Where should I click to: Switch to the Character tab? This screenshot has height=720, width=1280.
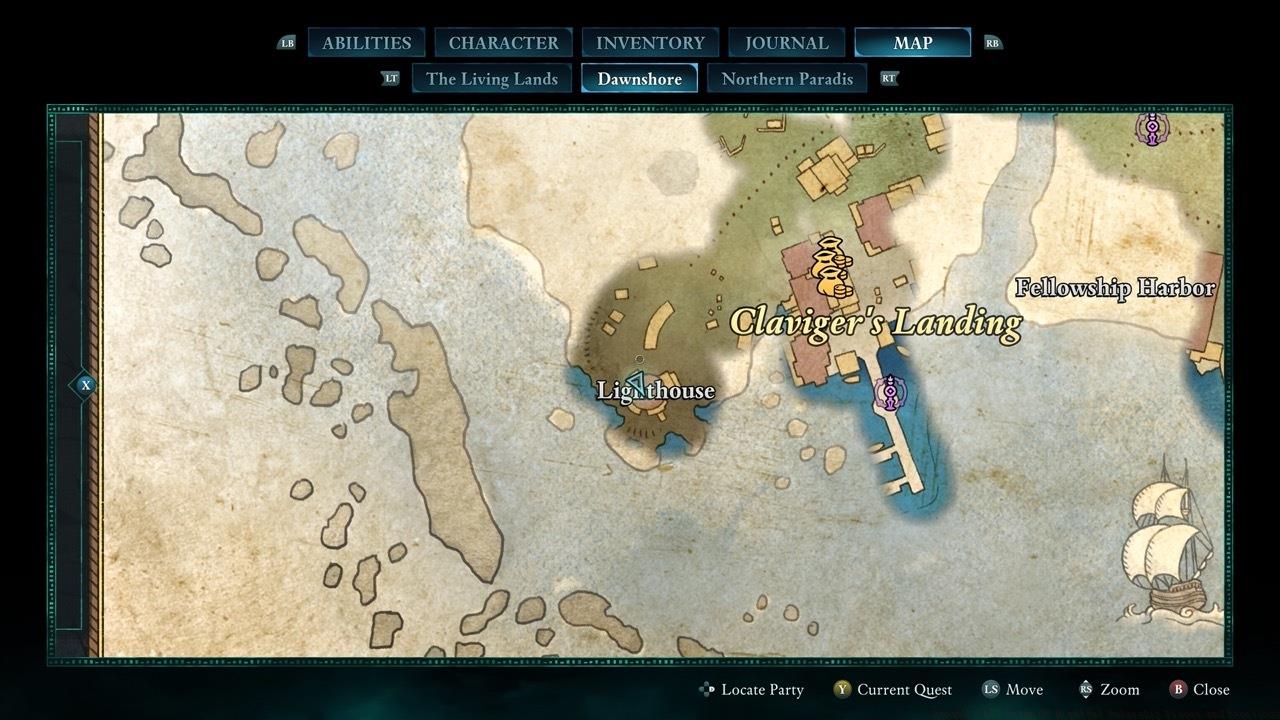click(503, 43)
